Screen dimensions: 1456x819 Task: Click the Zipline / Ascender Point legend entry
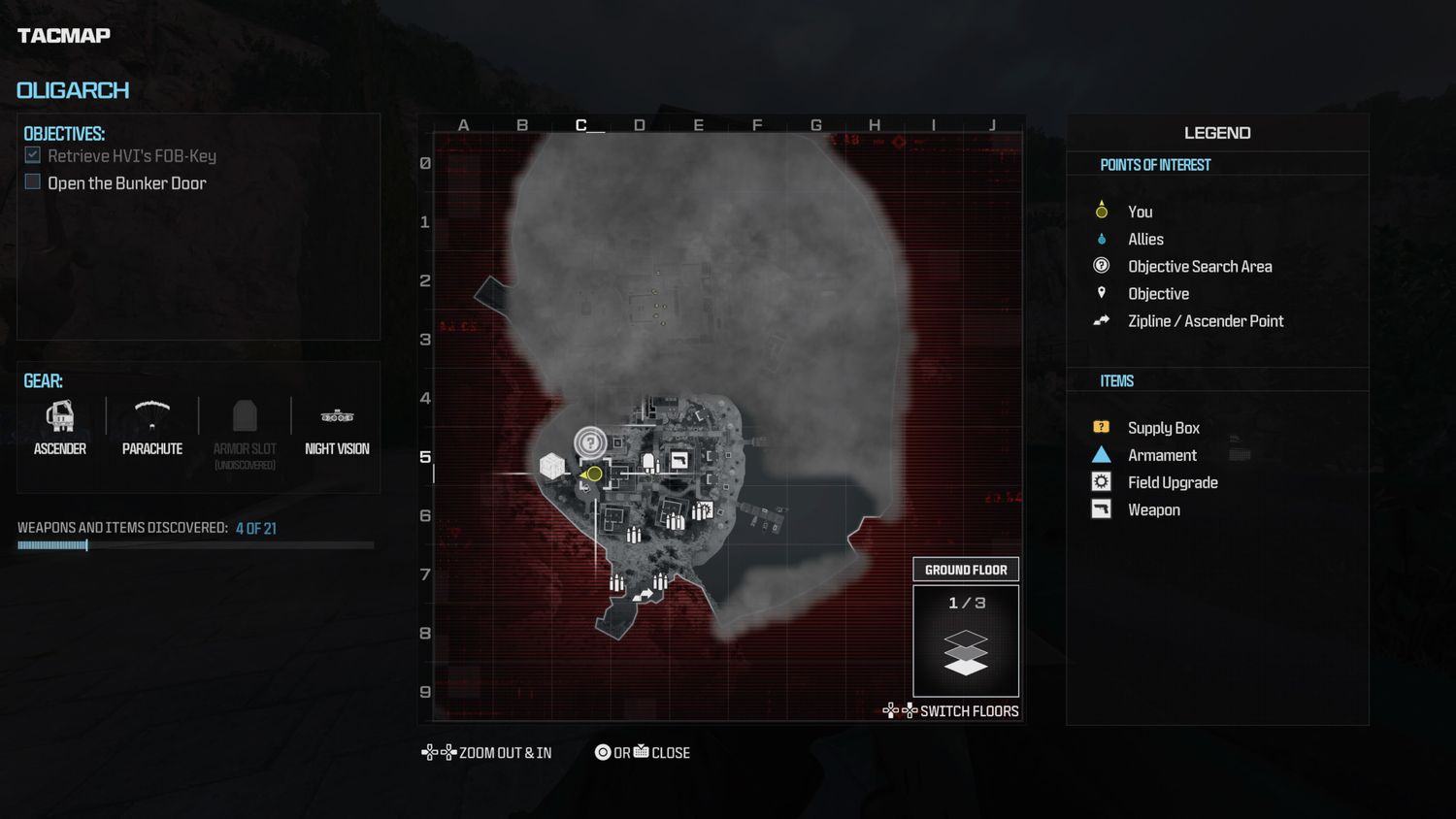point(1206,321)
